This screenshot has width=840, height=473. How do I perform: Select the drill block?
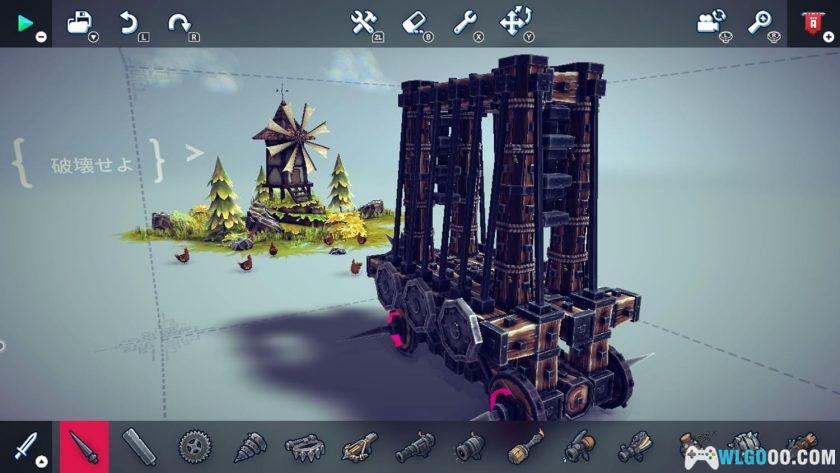[248, 446]
